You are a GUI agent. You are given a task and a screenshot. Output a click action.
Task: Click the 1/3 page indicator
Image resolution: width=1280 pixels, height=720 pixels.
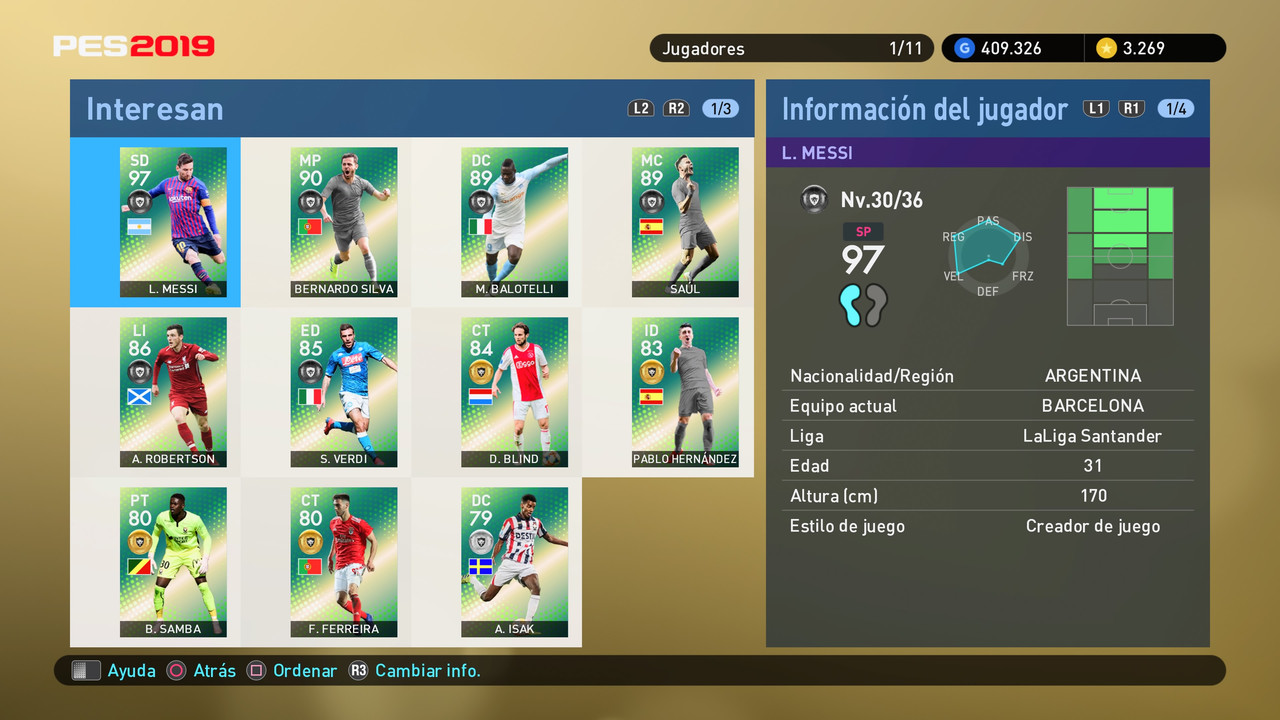point(720,108)
